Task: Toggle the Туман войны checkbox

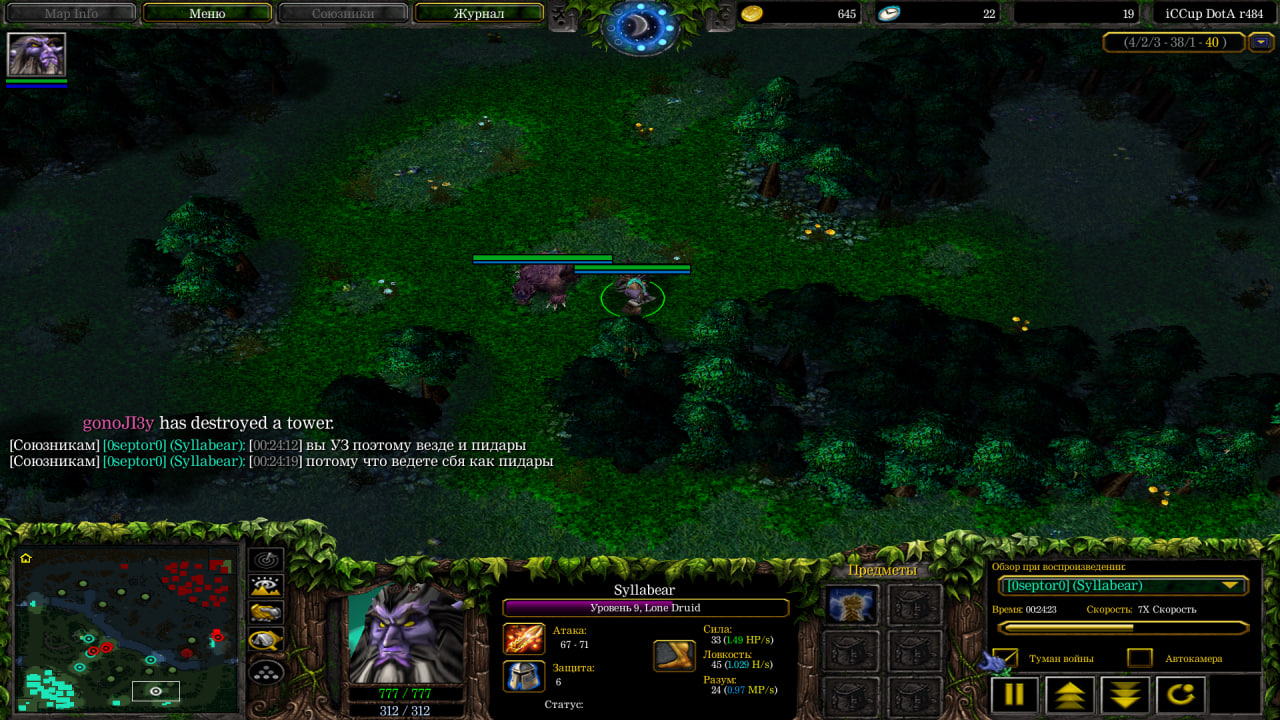Action: (1005, 658)
